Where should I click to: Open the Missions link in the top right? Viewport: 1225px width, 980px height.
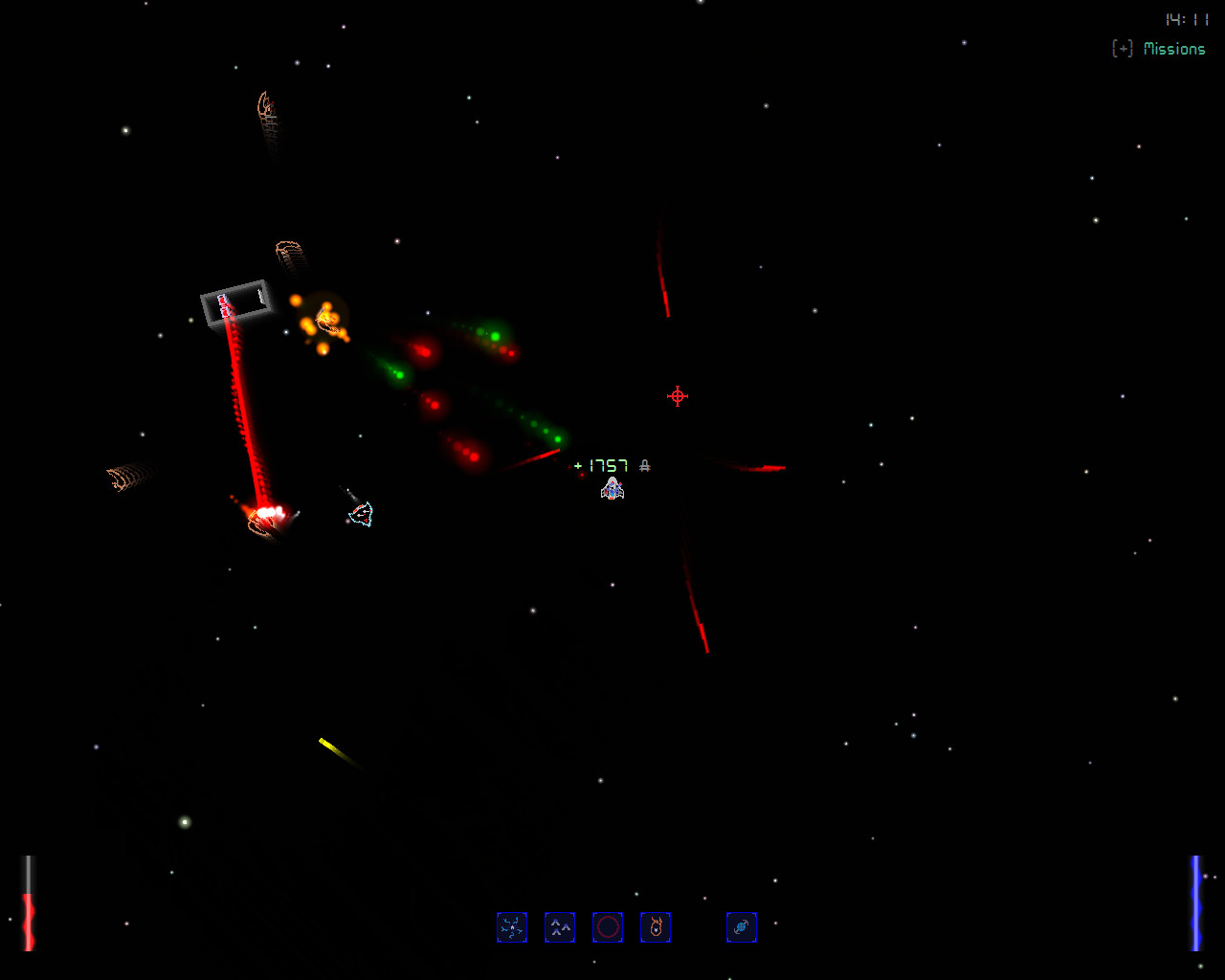pos(1176,48)
